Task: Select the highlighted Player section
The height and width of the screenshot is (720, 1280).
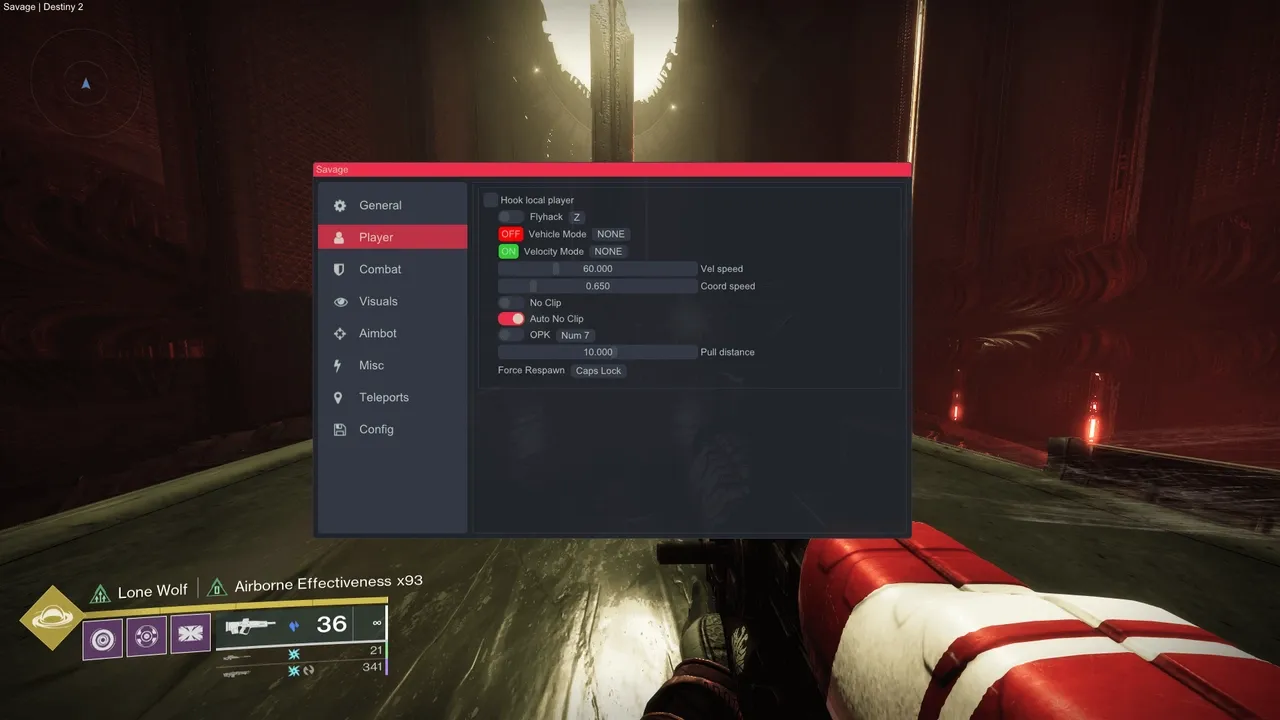Action: coord(392,237)
